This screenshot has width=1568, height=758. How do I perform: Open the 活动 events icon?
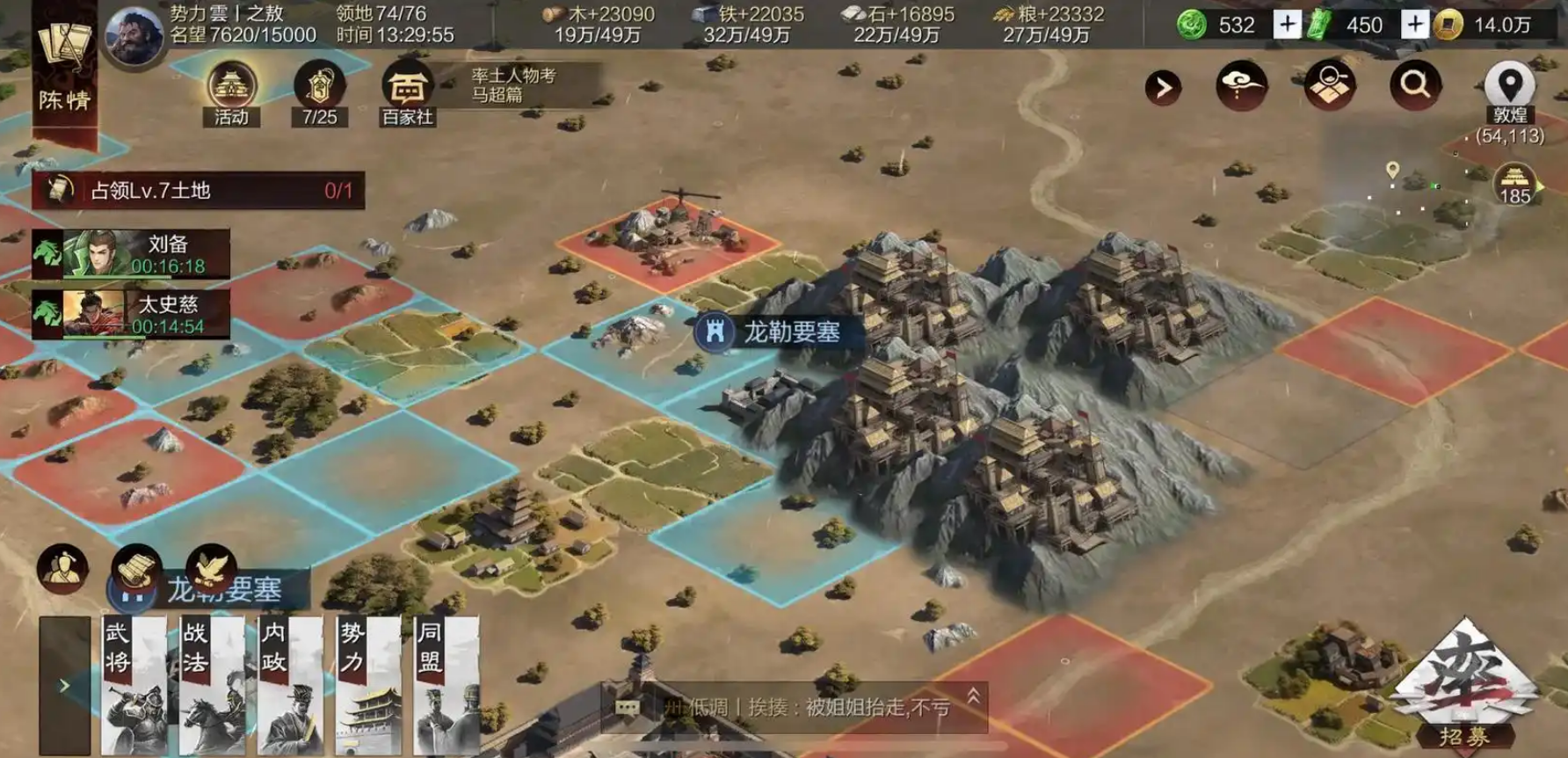pyautogui.click(x=231, y=94)
